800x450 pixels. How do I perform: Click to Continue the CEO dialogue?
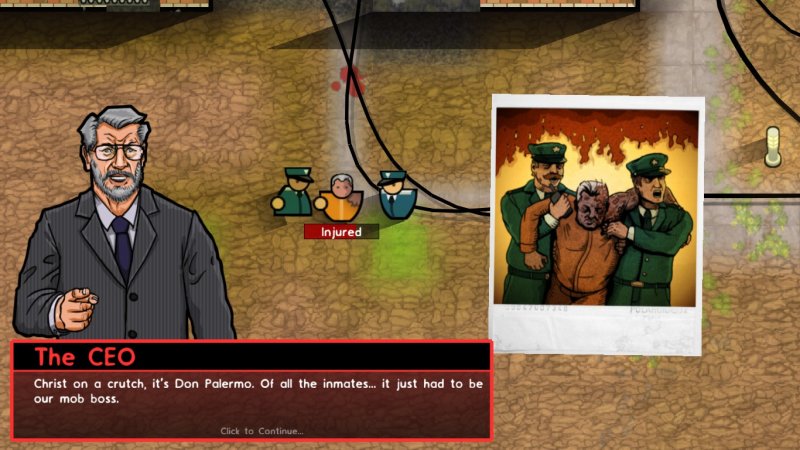[x=261, y=431]
